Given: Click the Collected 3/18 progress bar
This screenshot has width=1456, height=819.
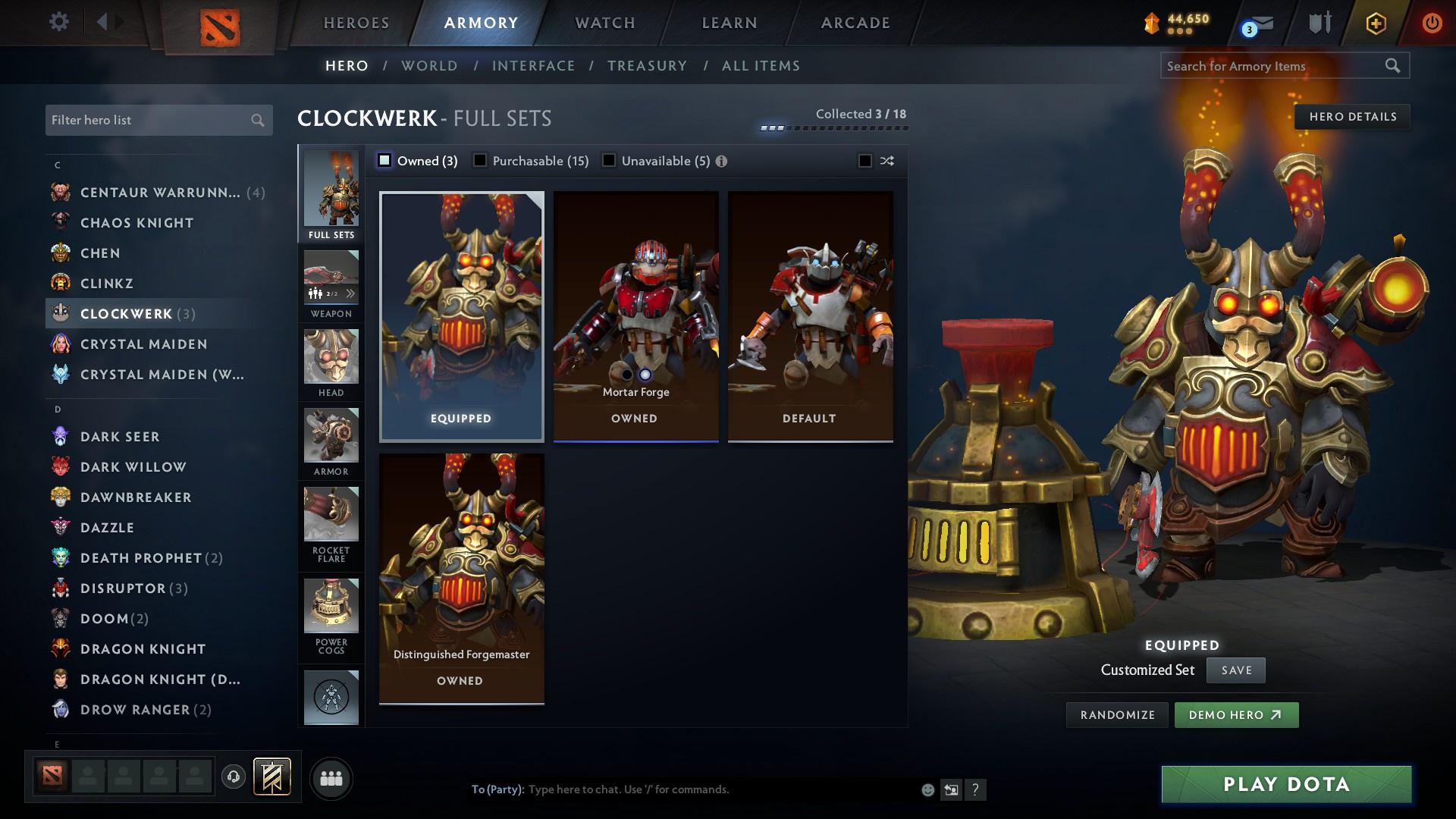Looking at the screenshot, I should click(x=834, y=128).
